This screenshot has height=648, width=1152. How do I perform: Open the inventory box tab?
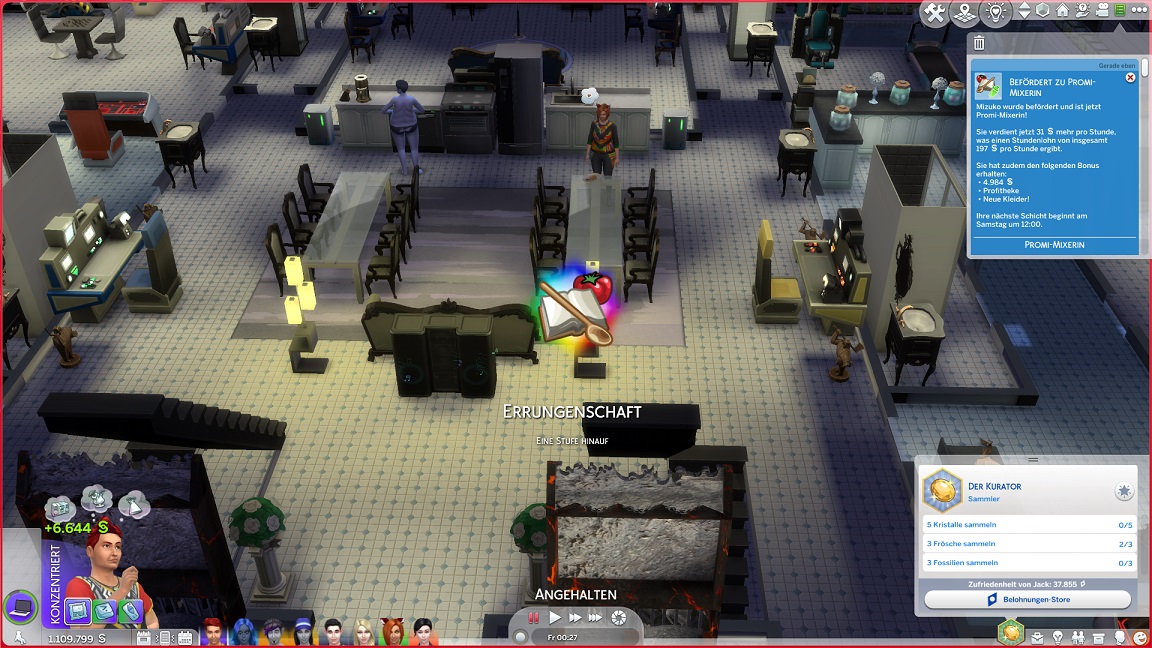pos(1099,637)
